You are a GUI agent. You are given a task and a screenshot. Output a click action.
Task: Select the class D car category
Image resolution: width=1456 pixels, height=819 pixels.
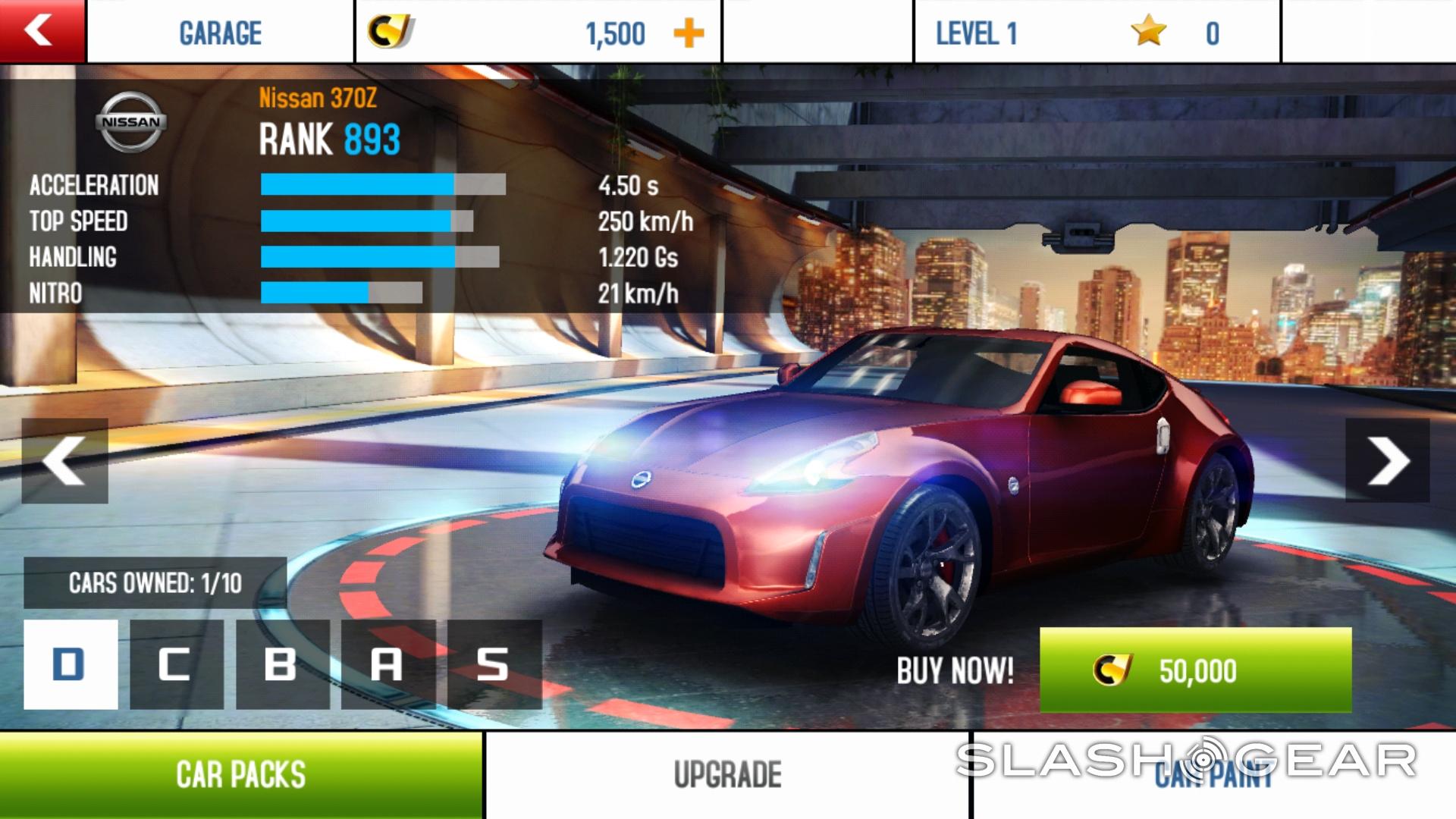click(71, 664)
